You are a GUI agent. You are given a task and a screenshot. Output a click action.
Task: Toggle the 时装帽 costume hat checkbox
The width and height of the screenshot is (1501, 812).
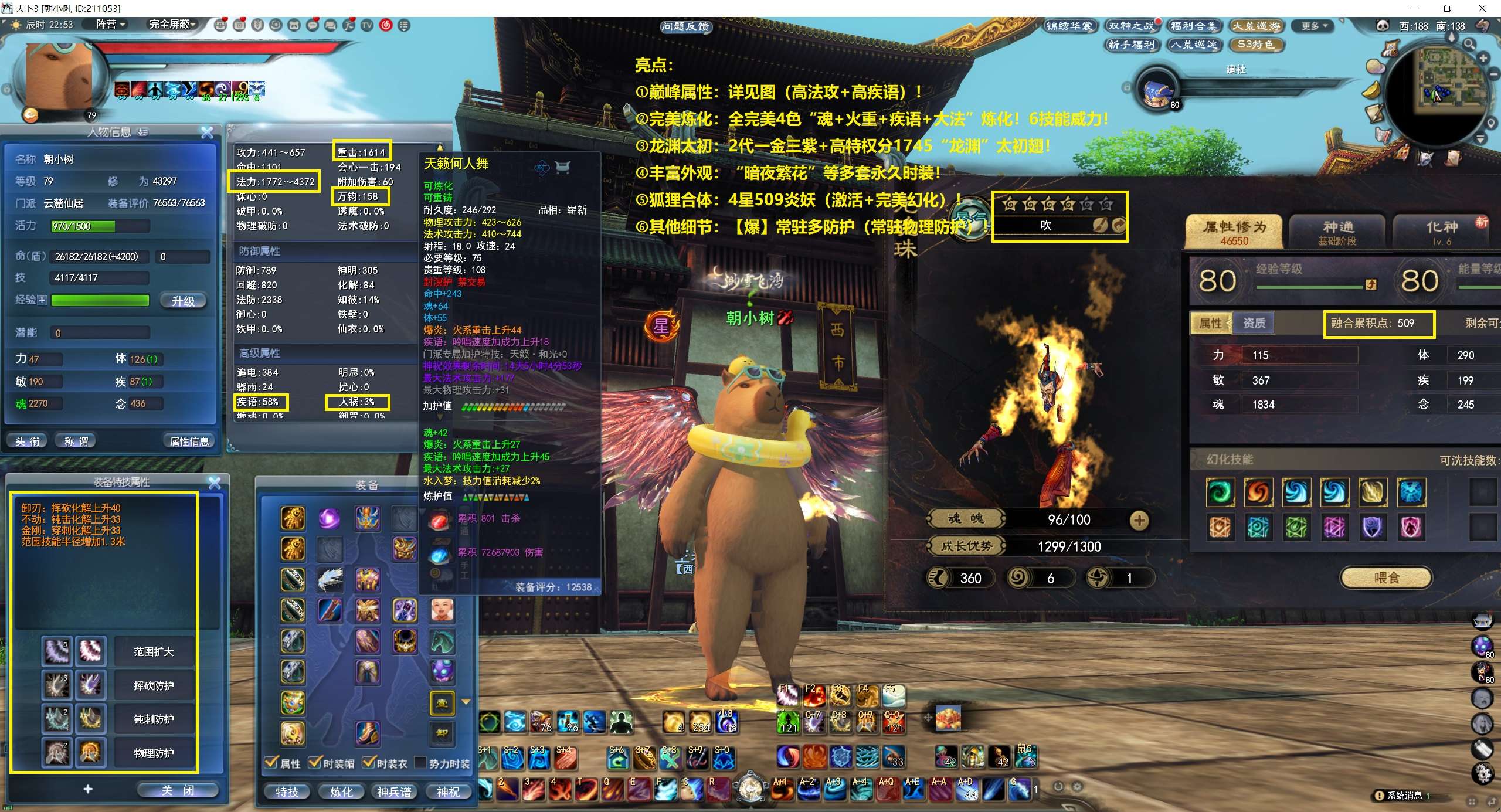click(x=315, y=763)
